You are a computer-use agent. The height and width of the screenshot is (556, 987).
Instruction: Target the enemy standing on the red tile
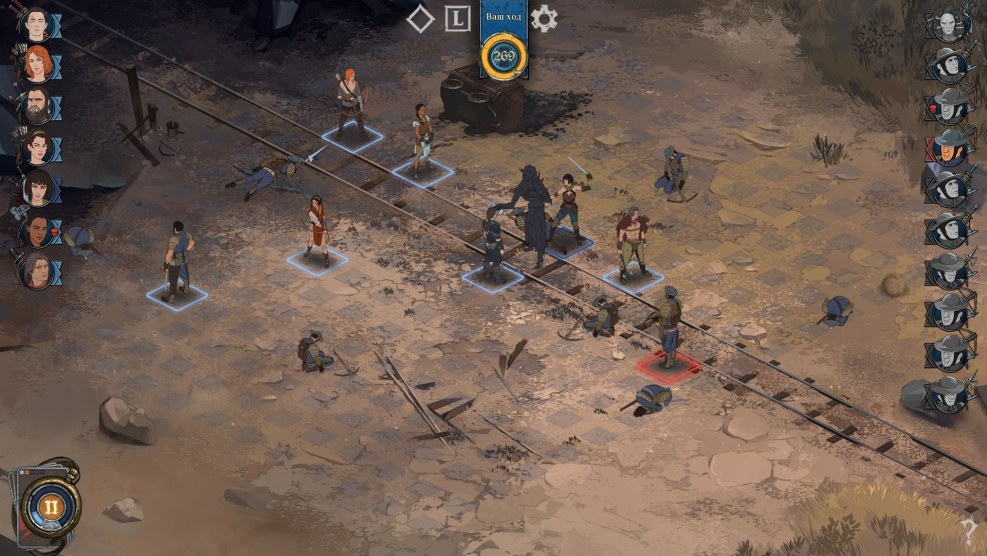pyautogui.click(x=668, y=330)
